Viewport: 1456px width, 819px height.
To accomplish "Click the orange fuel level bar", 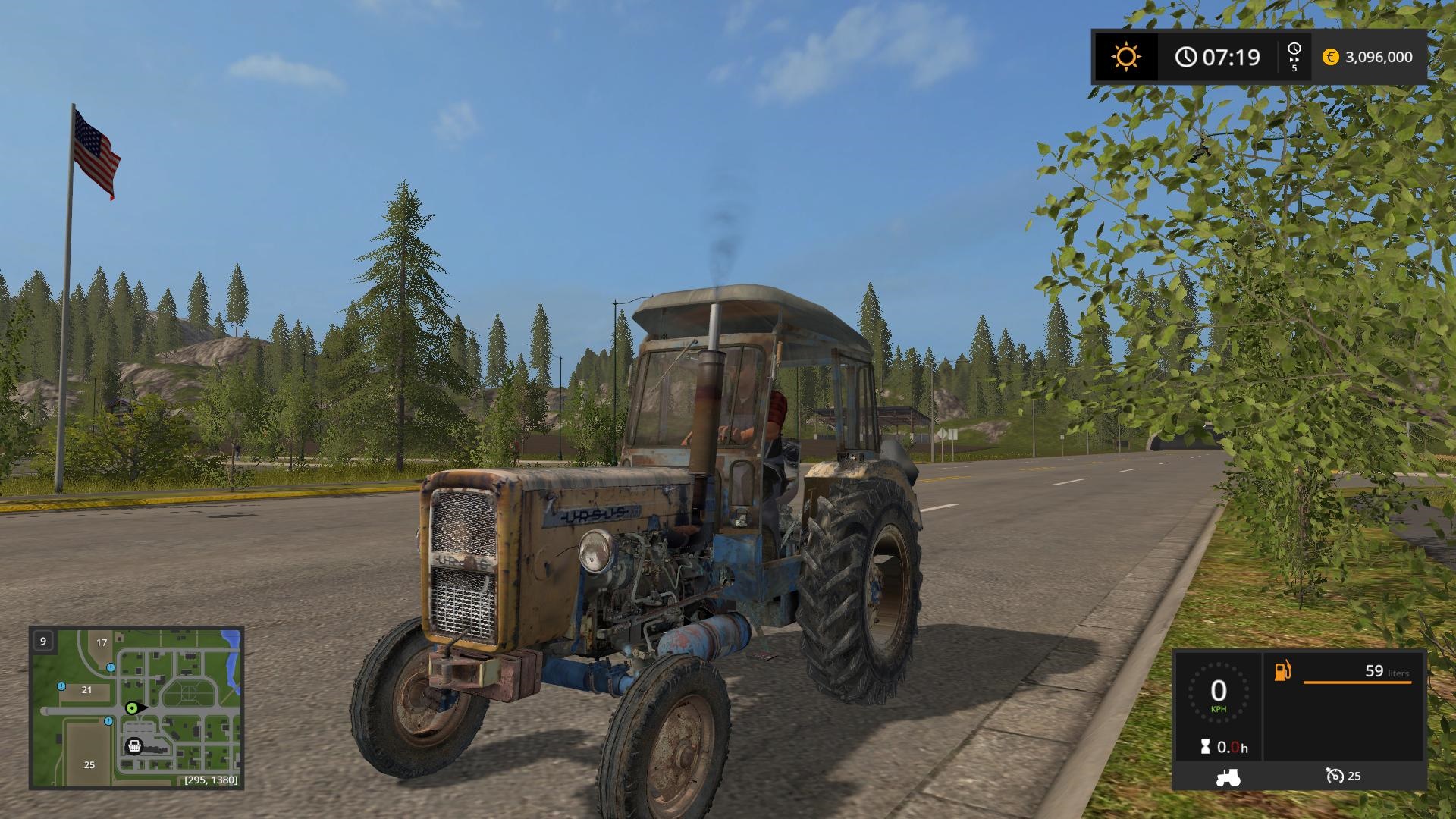I will 1357,682.
